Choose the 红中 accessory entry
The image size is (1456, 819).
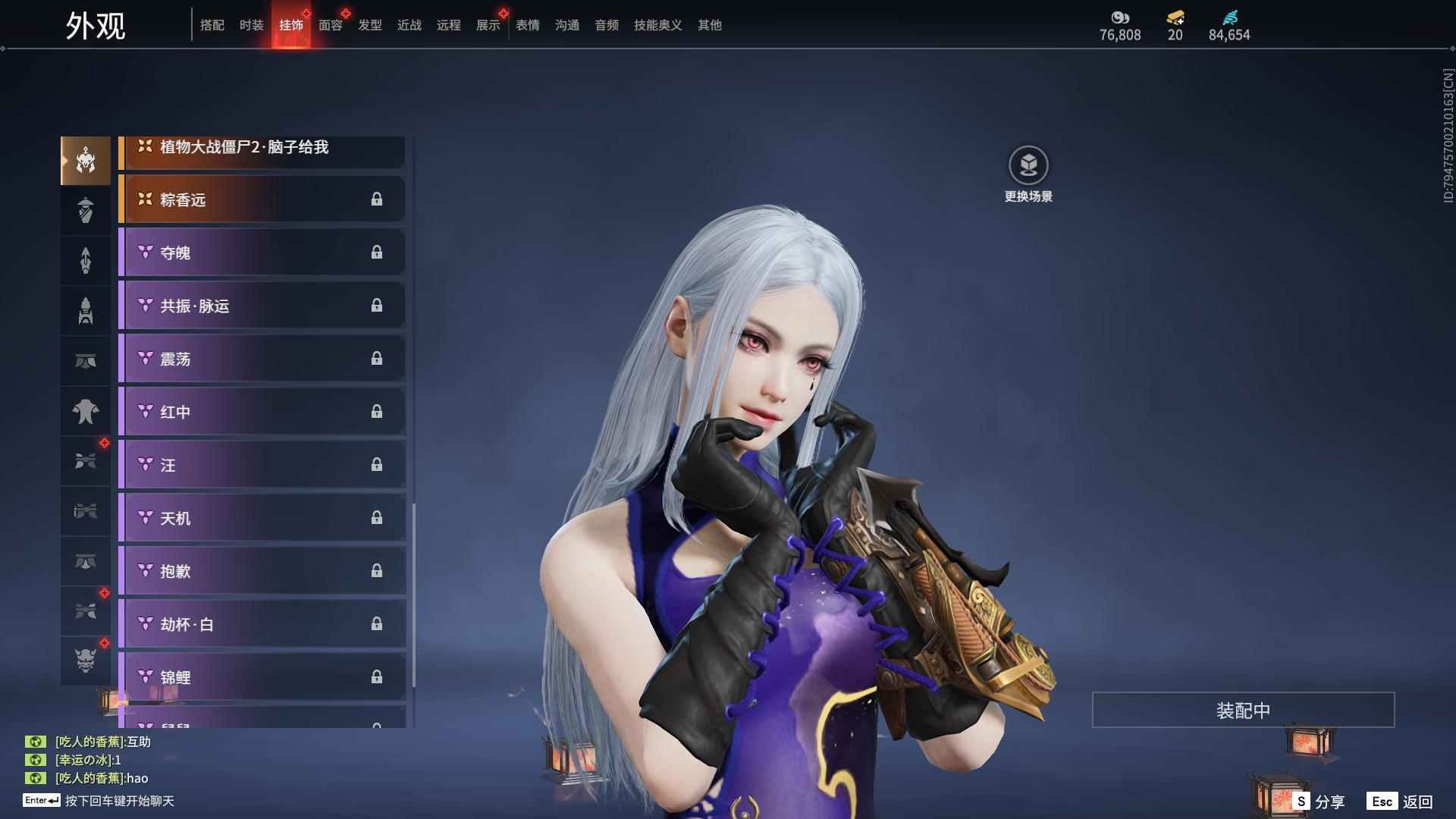(x=262, y=412)
